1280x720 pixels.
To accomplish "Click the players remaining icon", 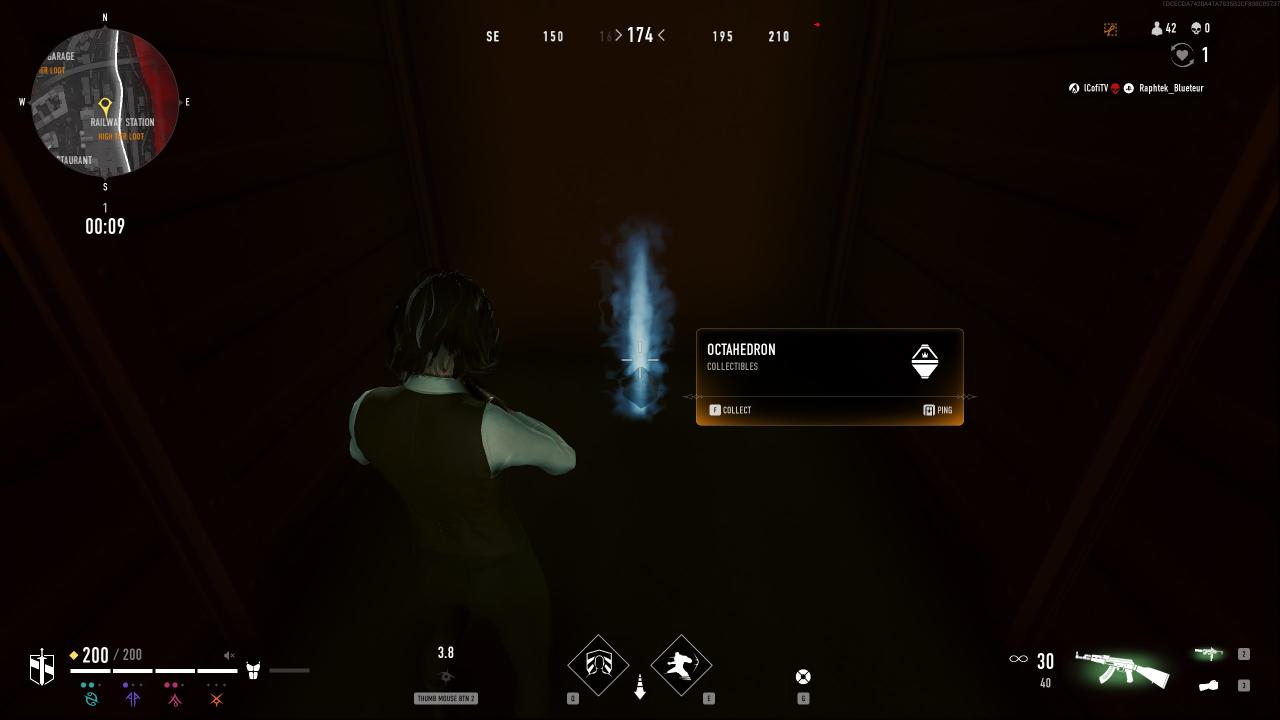I will pos(1157,29).
